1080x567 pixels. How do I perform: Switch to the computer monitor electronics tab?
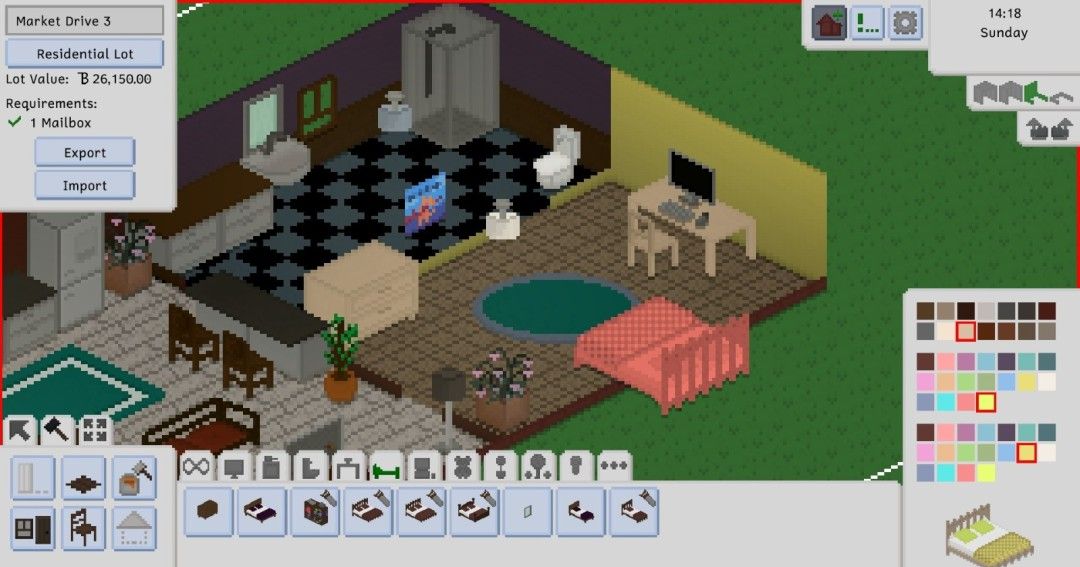pyautogui.click(x=234, y=467)
